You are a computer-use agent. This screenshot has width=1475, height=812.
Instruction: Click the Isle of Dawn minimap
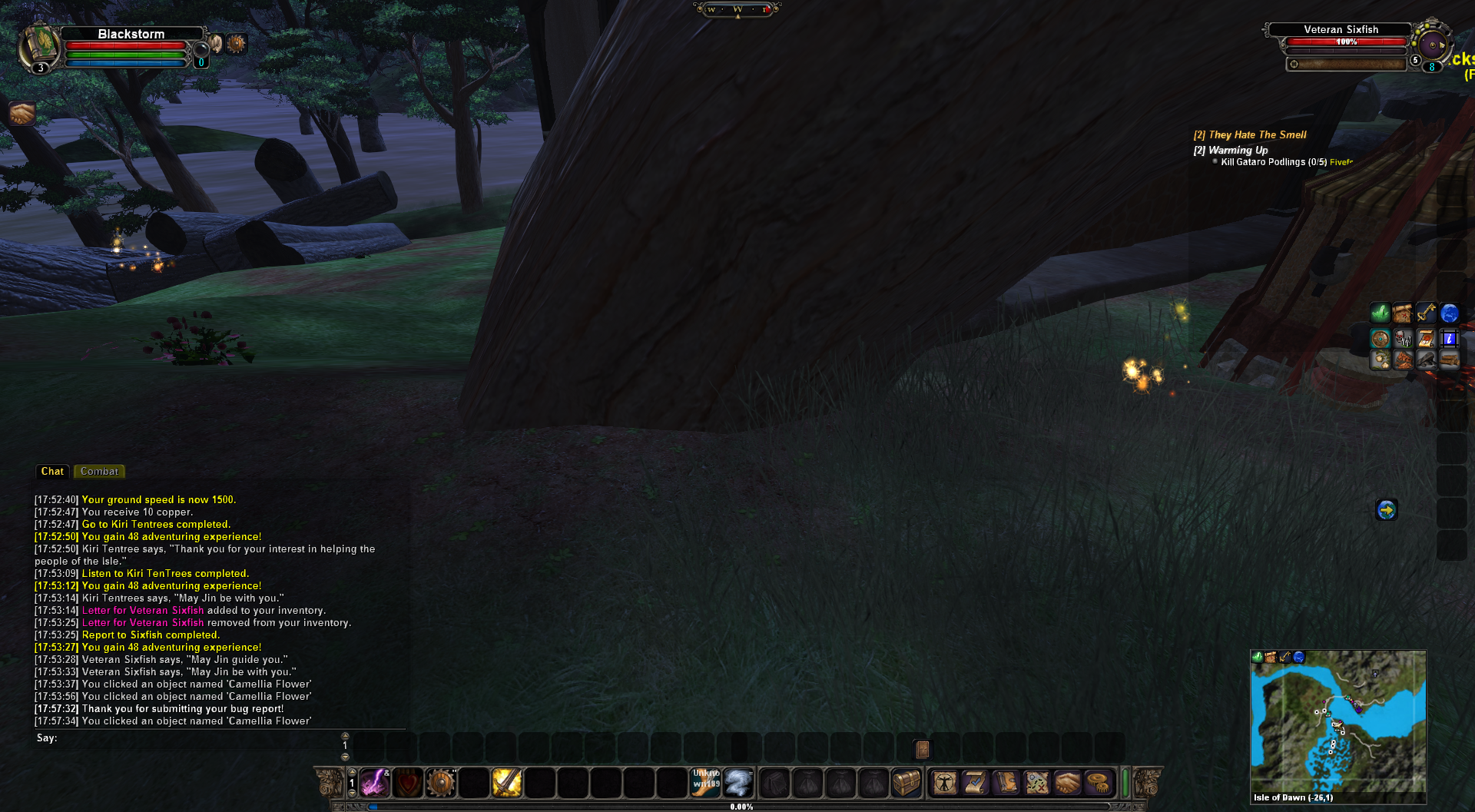(1337, 721)
